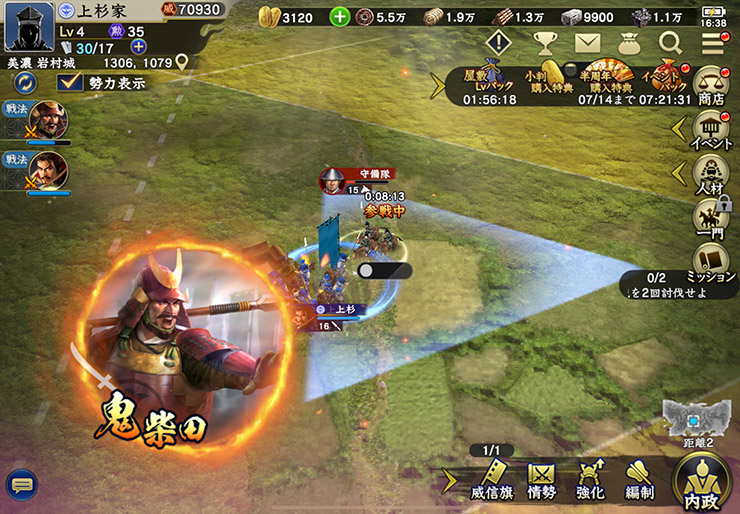The height and width of the screenshot is (514, 740).
Task: Open the trophy rankings icon
Action: tap(543, 43)
